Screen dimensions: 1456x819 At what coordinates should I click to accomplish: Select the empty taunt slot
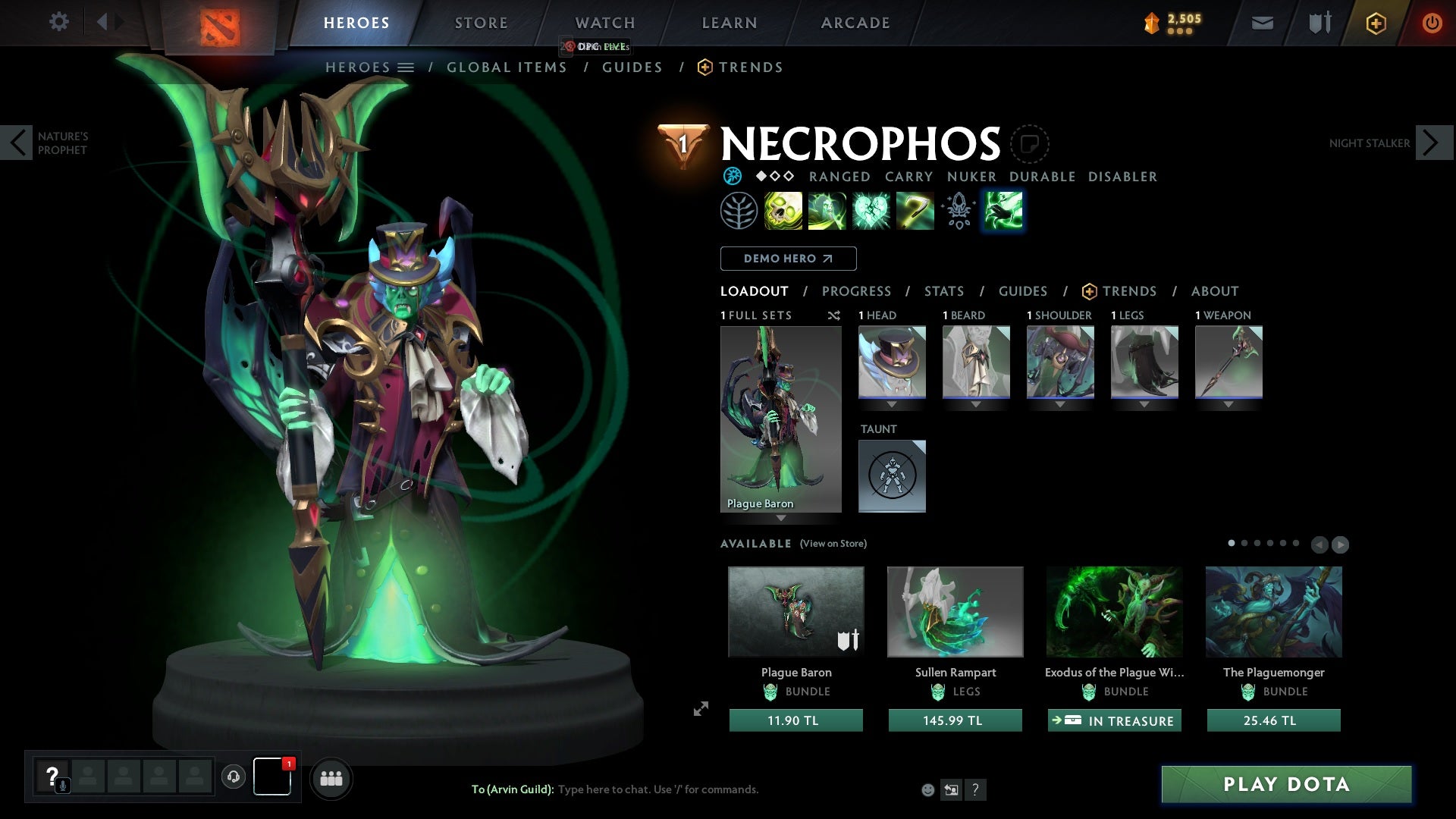(892, 475)
